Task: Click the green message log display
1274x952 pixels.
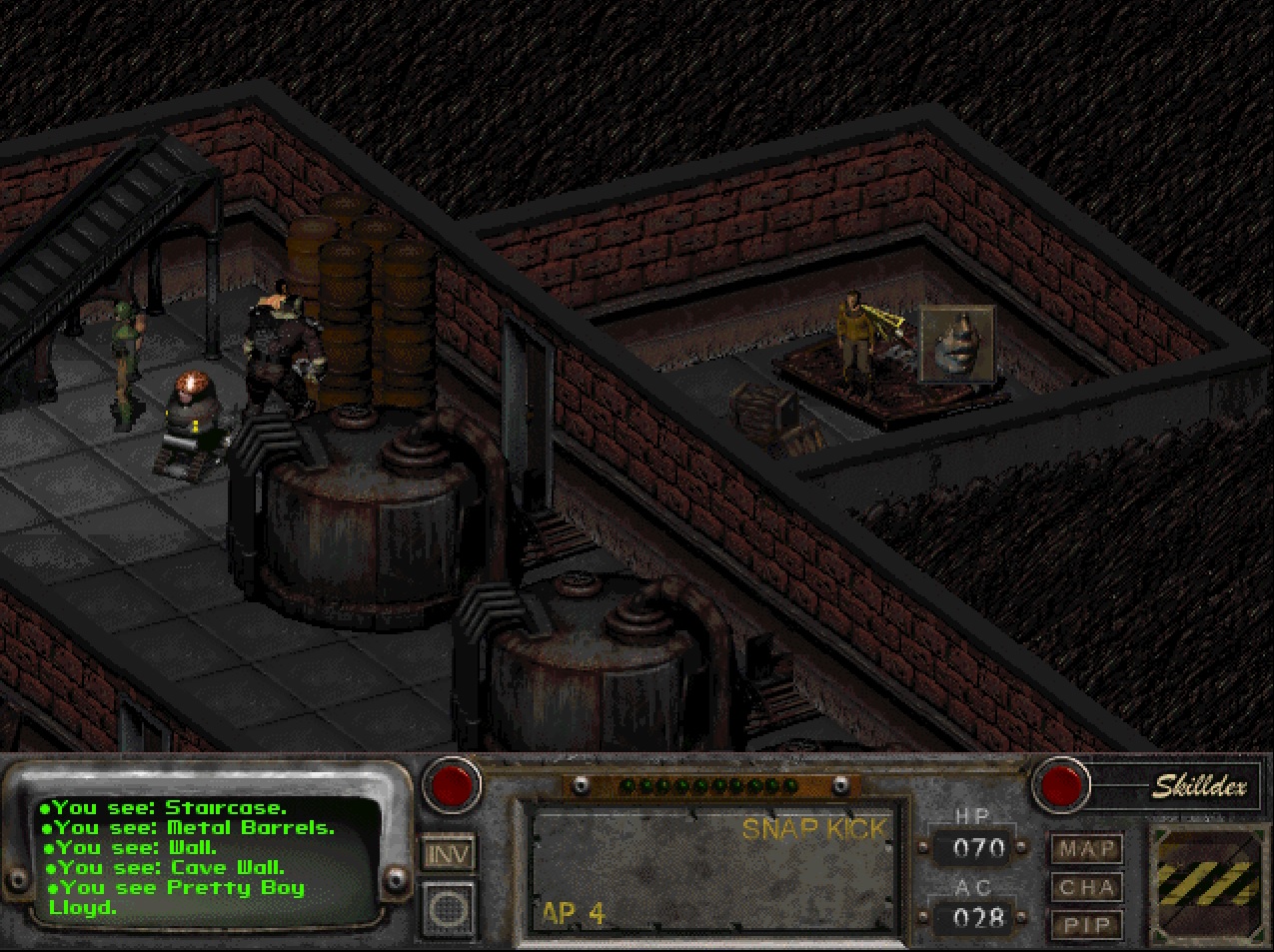Action: (205, 857)
